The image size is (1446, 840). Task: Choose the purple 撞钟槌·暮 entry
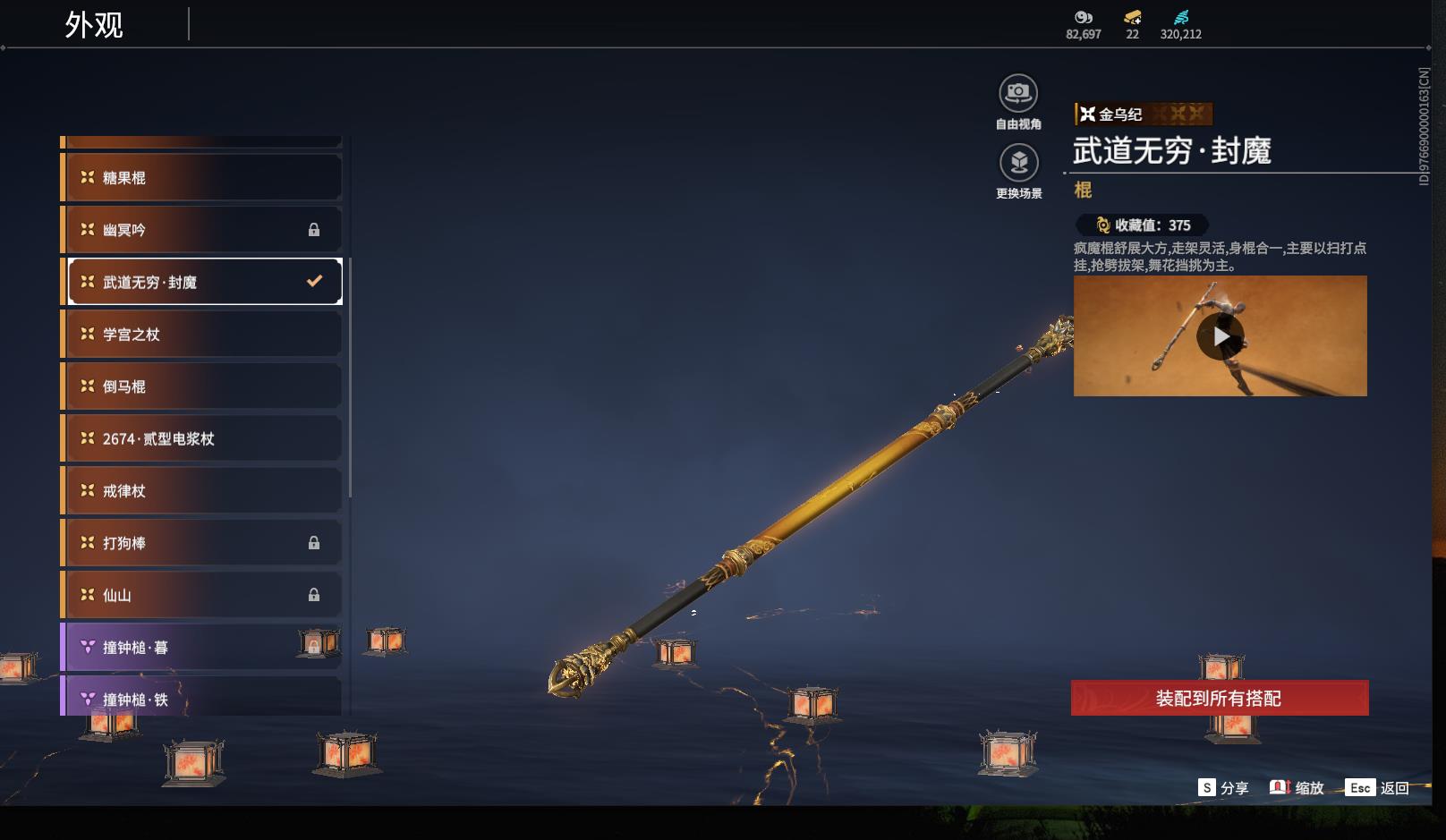pyautogui.click(x=202, y=647)
